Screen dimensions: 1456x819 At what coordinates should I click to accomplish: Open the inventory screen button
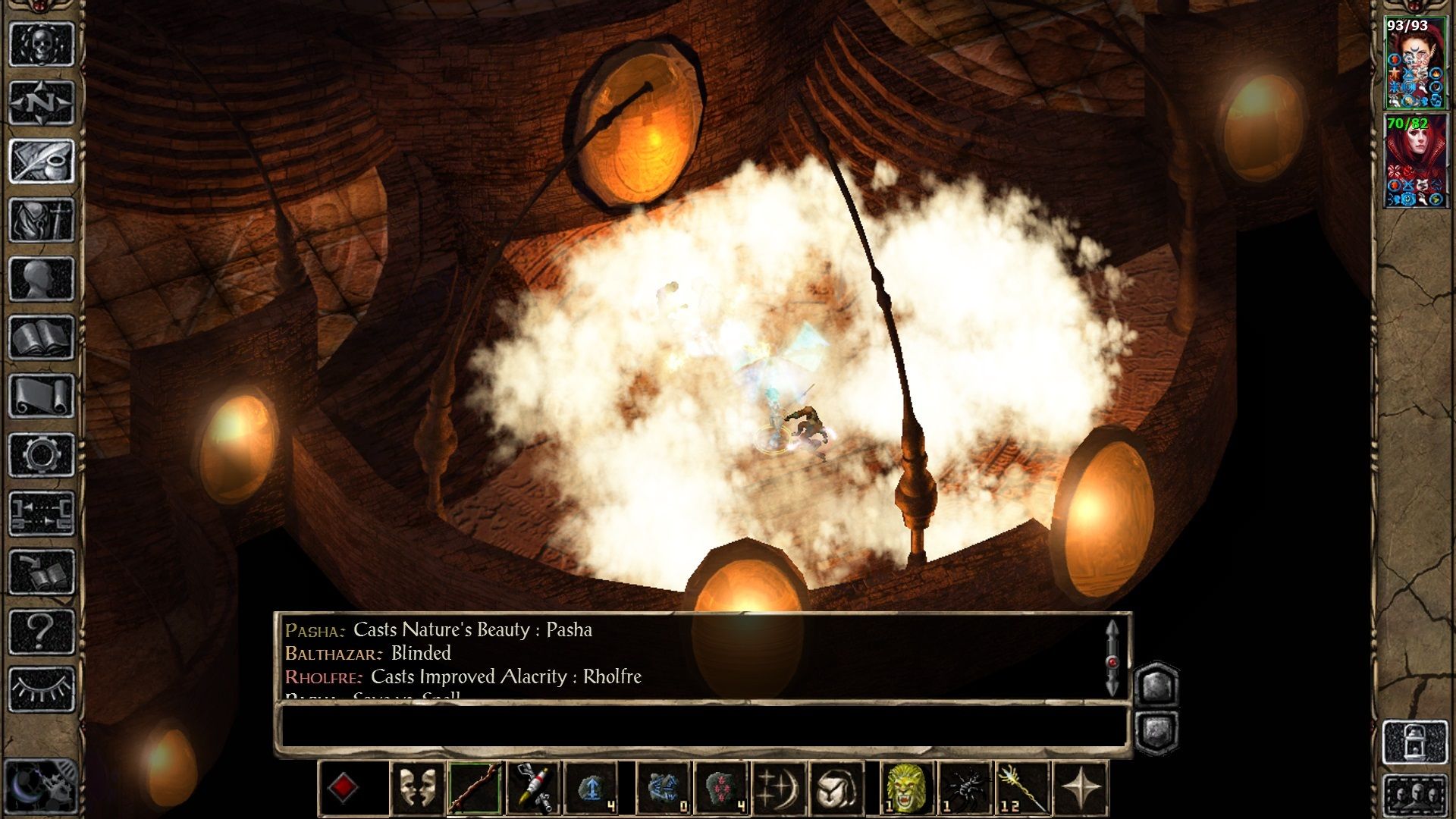tap(42, 220)
